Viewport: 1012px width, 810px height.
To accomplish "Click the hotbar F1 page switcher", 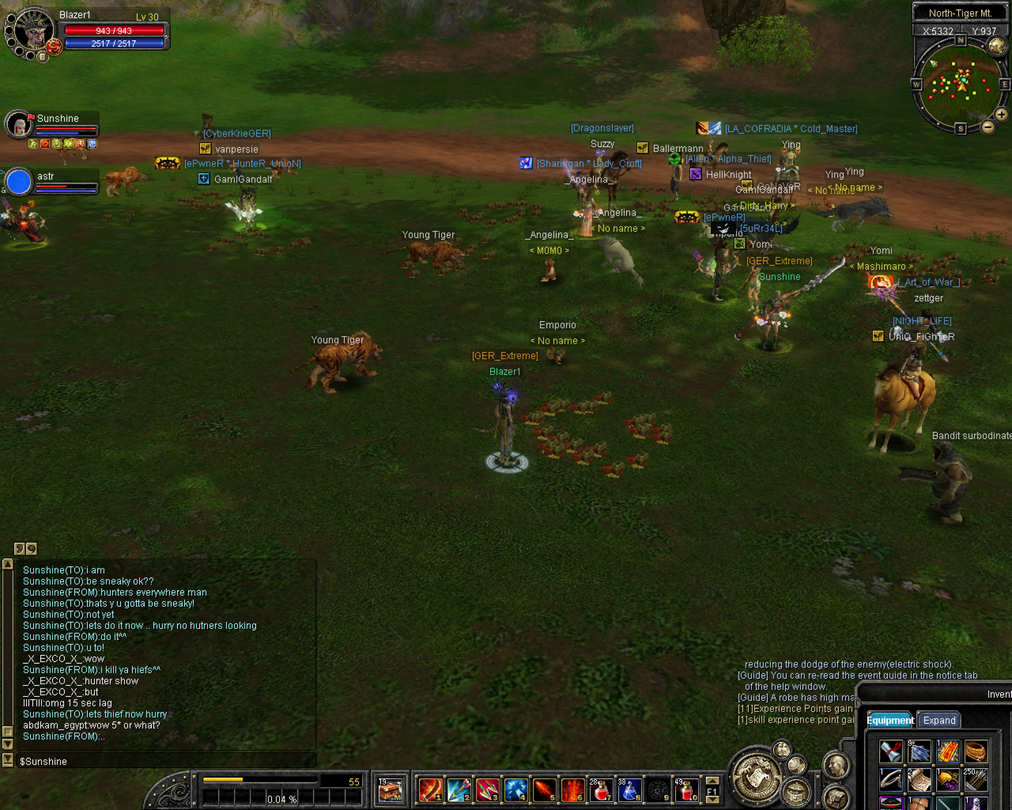I will pos(712,790).
